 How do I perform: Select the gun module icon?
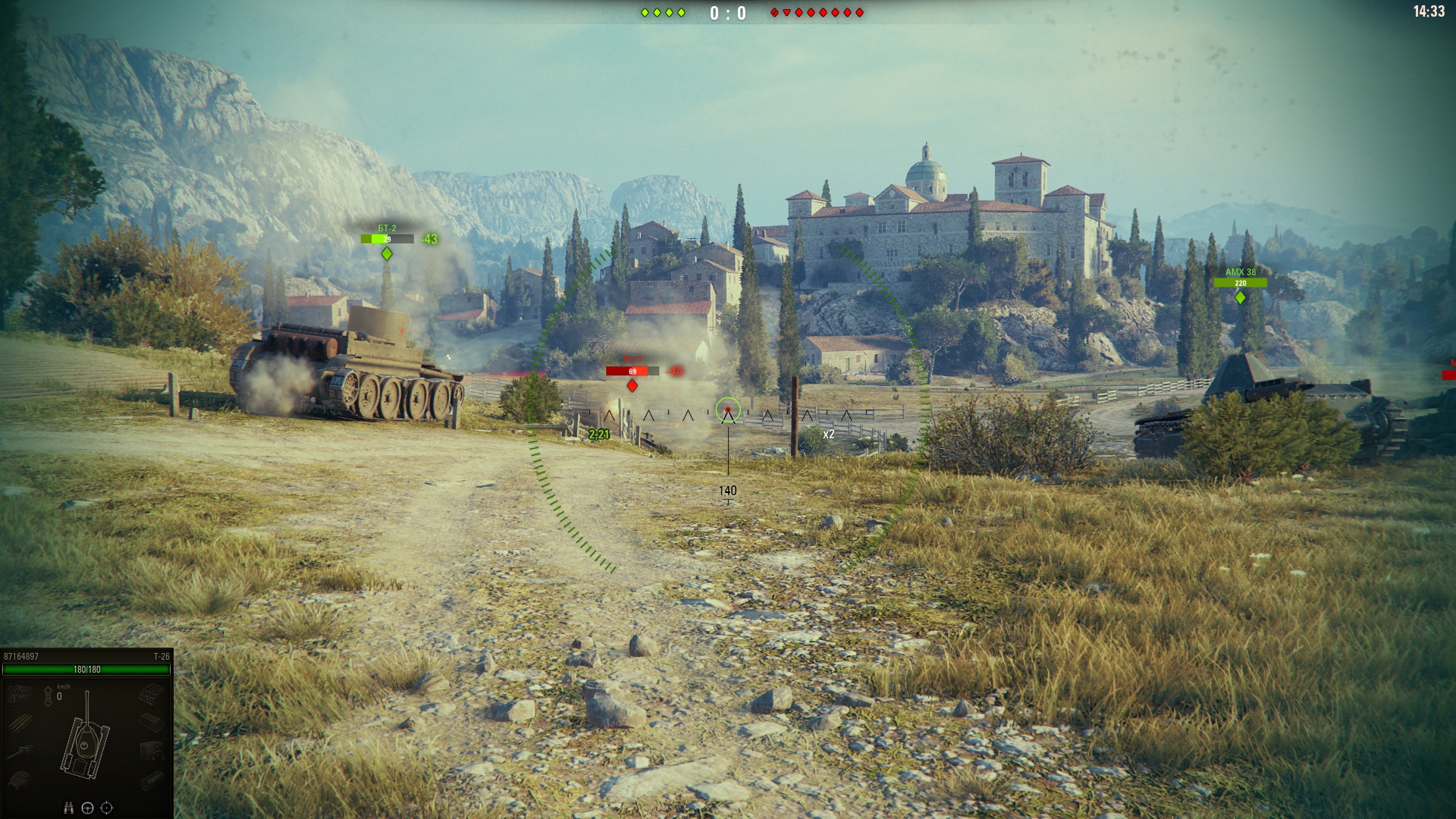click(20, 752)
